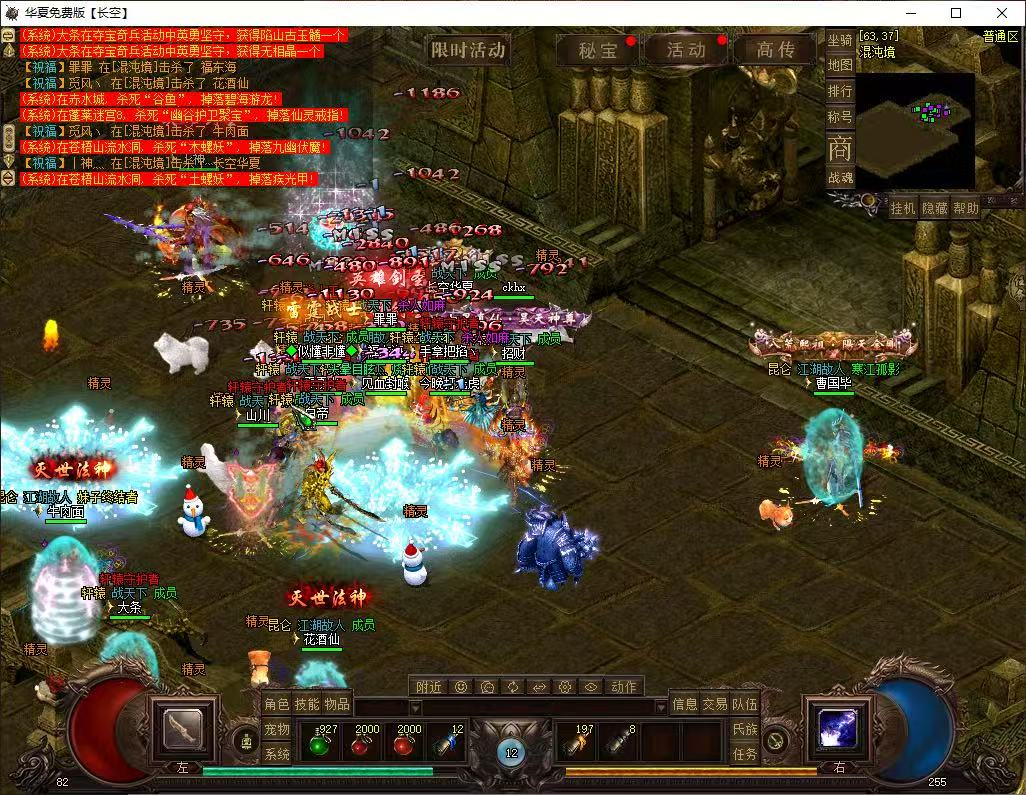Show the 排行 ranking list
1026x795 pixels.
[840, 91]
